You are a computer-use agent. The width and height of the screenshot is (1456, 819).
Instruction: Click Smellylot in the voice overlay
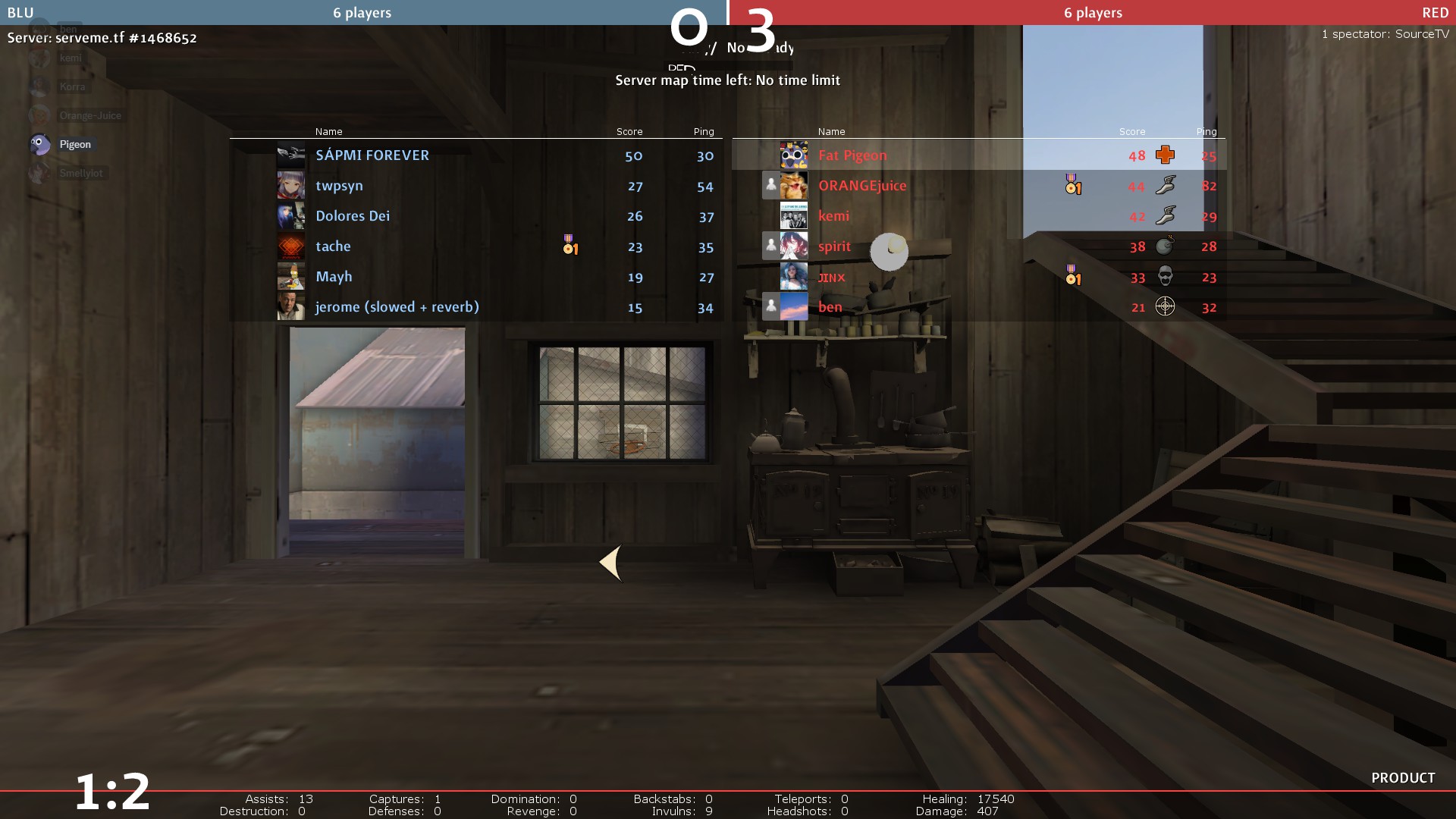coord(80,173)
